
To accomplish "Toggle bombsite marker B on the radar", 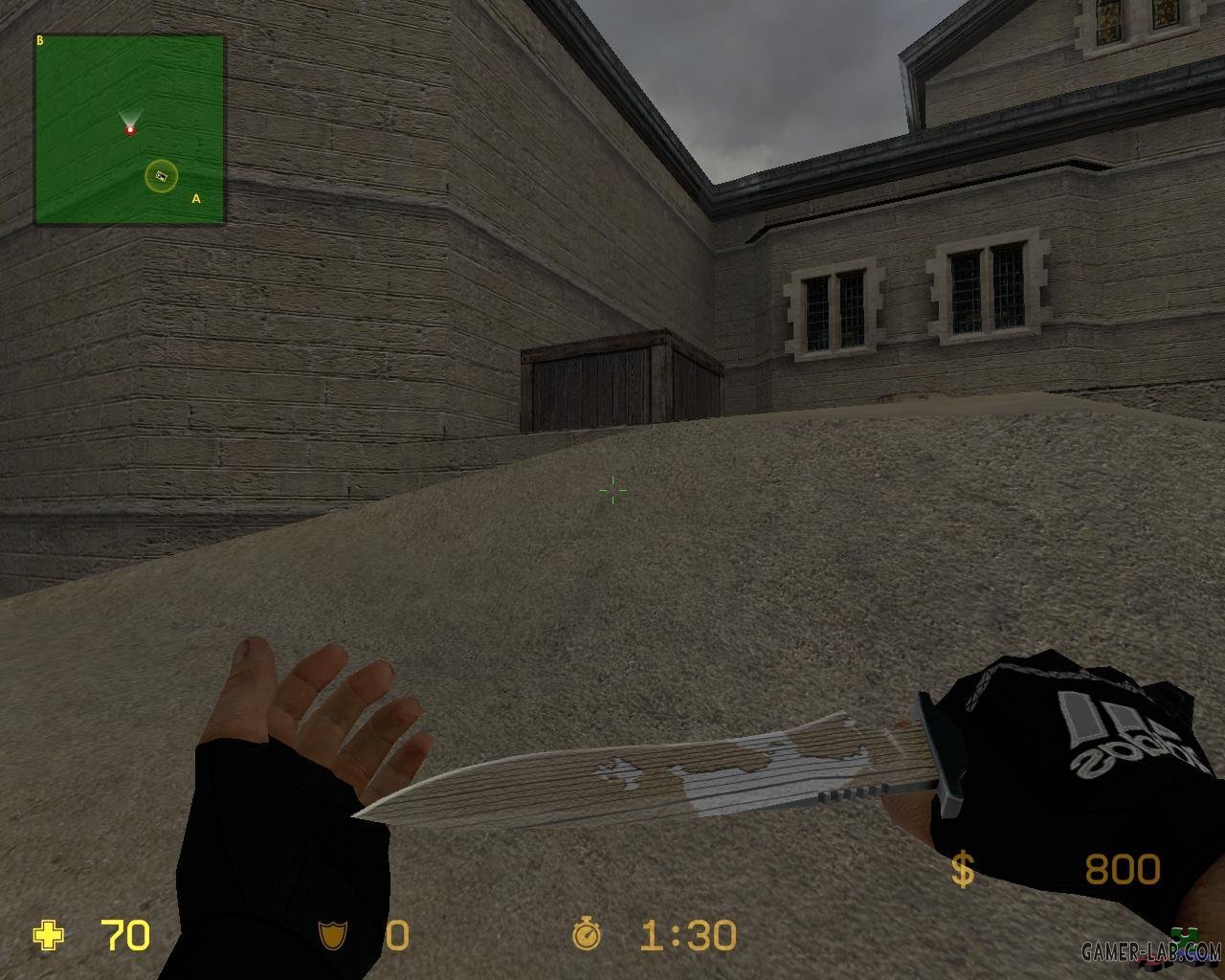I will pyautogui.click(x=39, y=41).
